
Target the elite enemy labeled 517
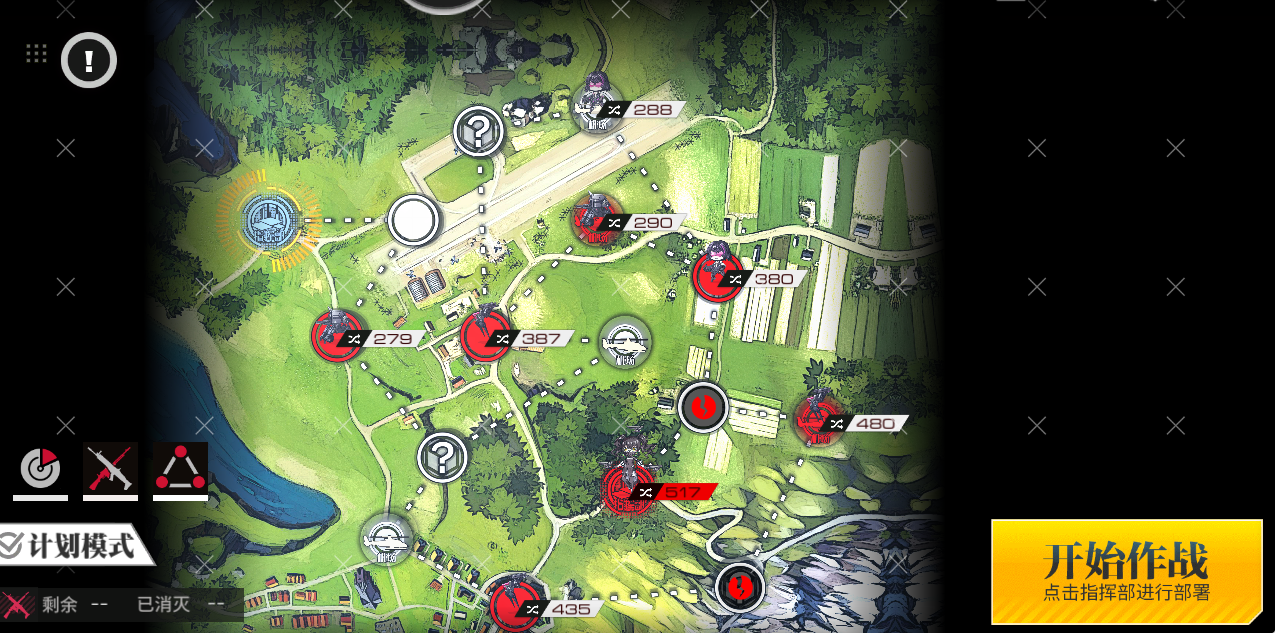click(x=630, y=487)
